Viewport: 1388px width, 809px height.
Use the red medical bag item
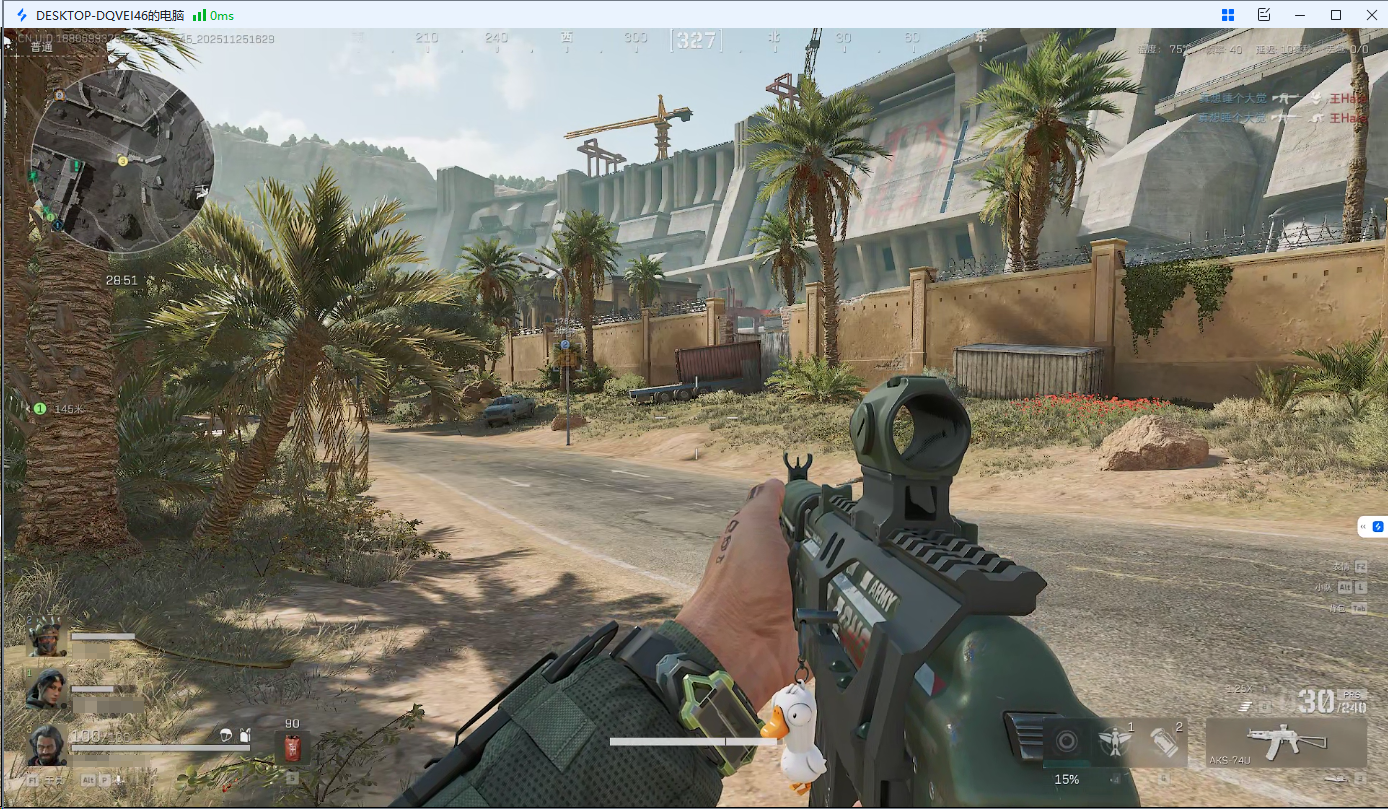(292, 747)
